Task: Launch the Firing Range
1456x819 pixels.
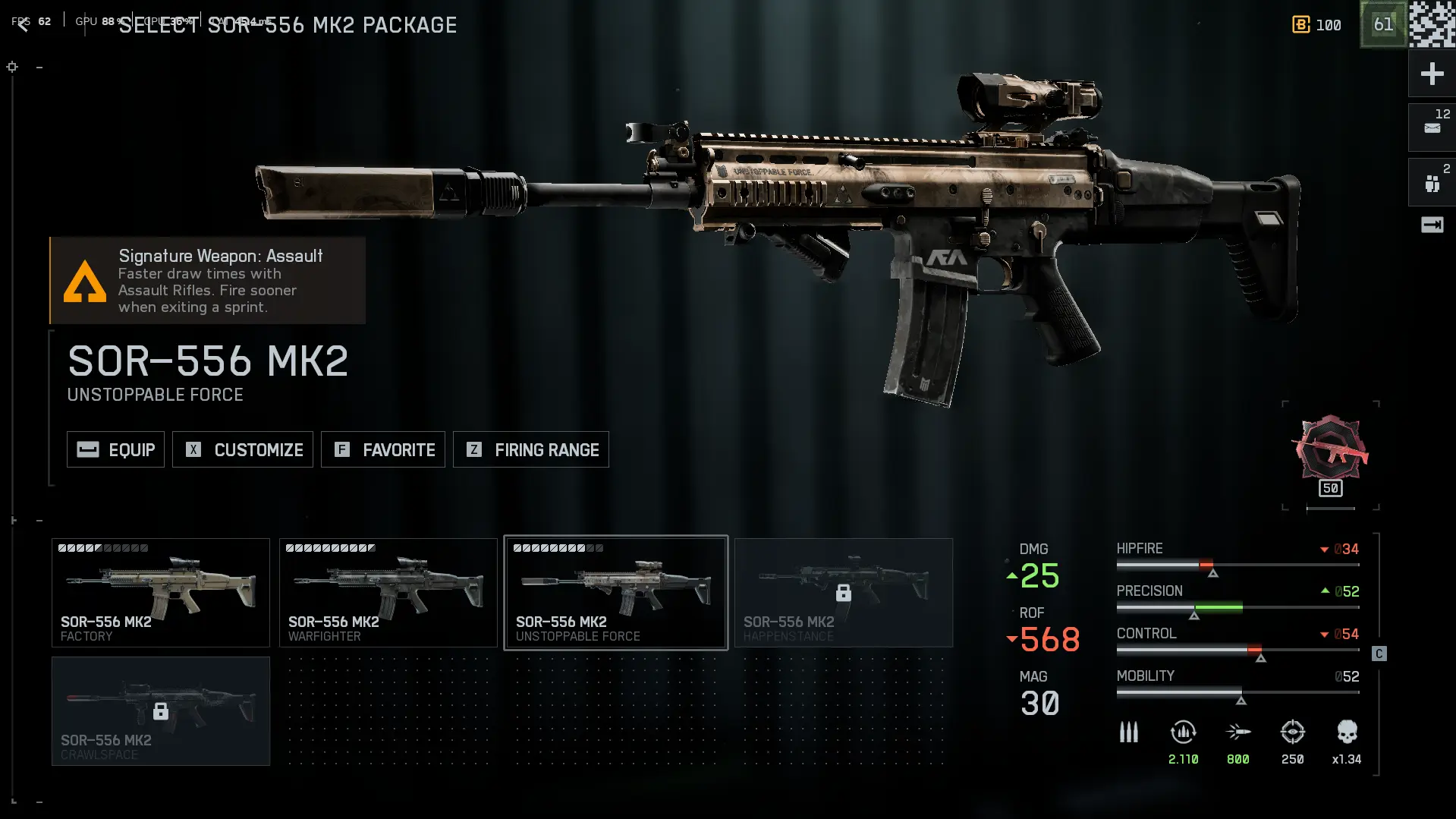Action: click(x=531, y=449)
